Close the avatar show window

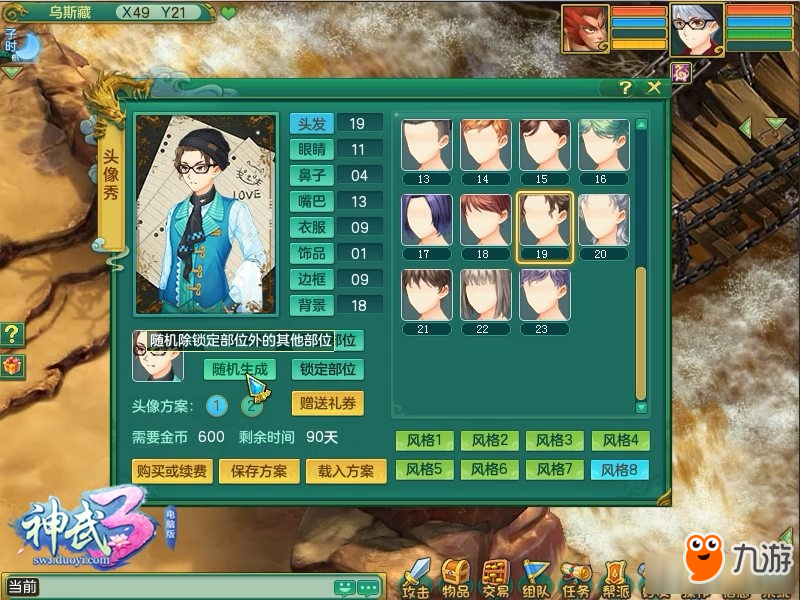(x=653, y=88)
